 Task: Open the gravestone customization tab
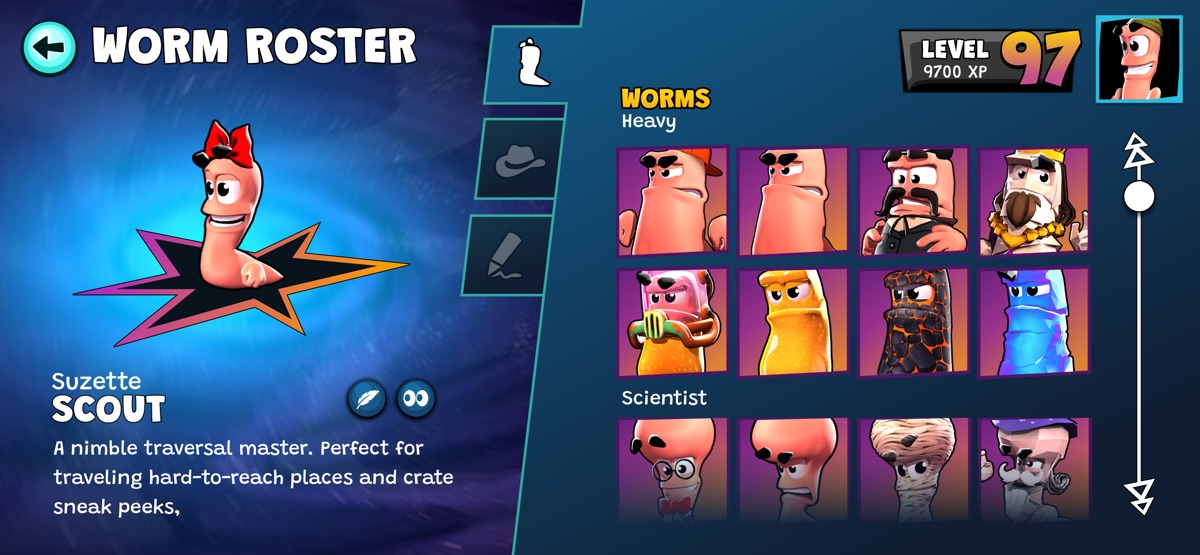pyautogui.click(x=510, y=255)
